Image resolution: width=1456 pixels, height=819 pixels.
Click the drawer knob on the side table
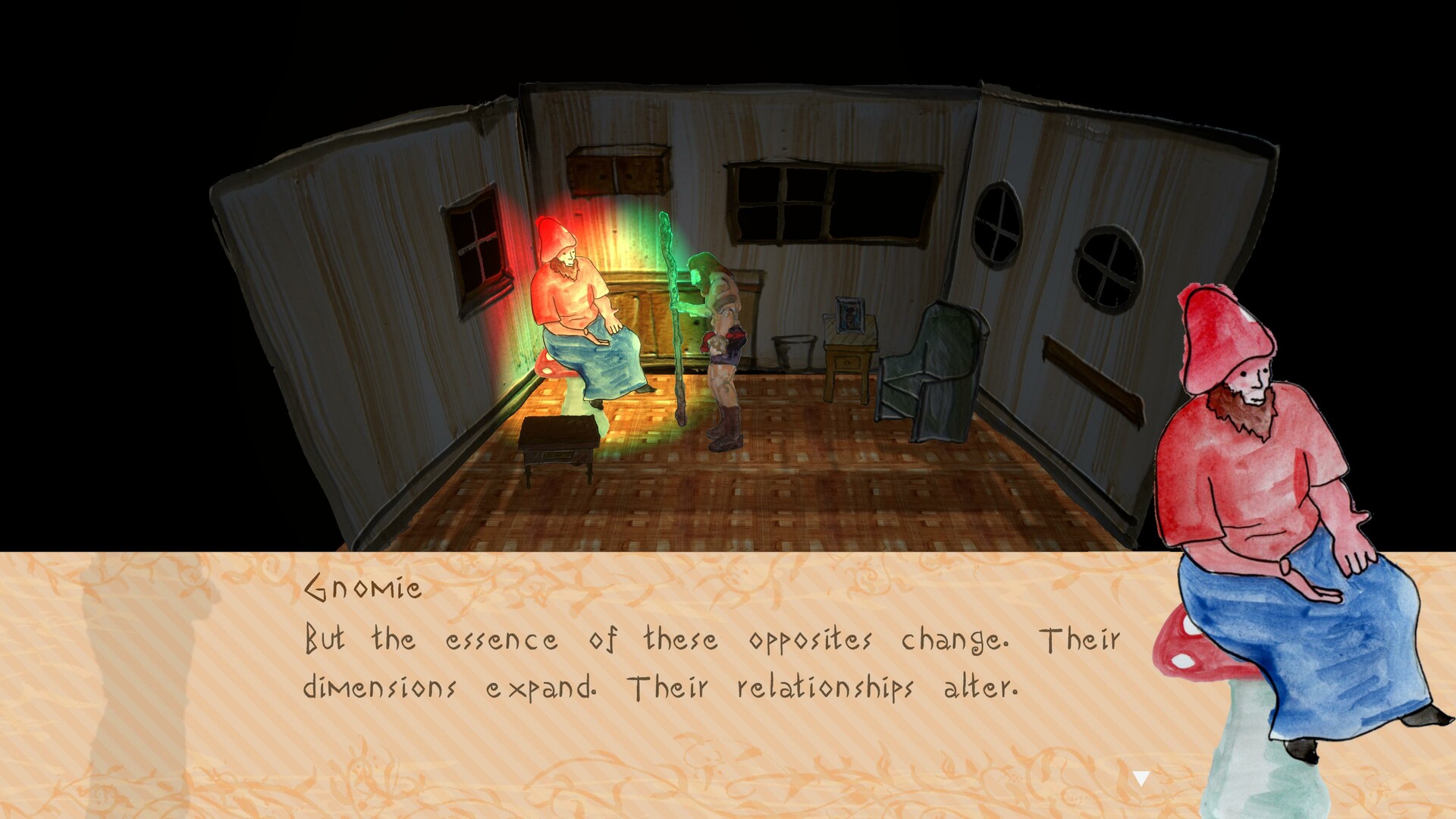tap(847, 363)
